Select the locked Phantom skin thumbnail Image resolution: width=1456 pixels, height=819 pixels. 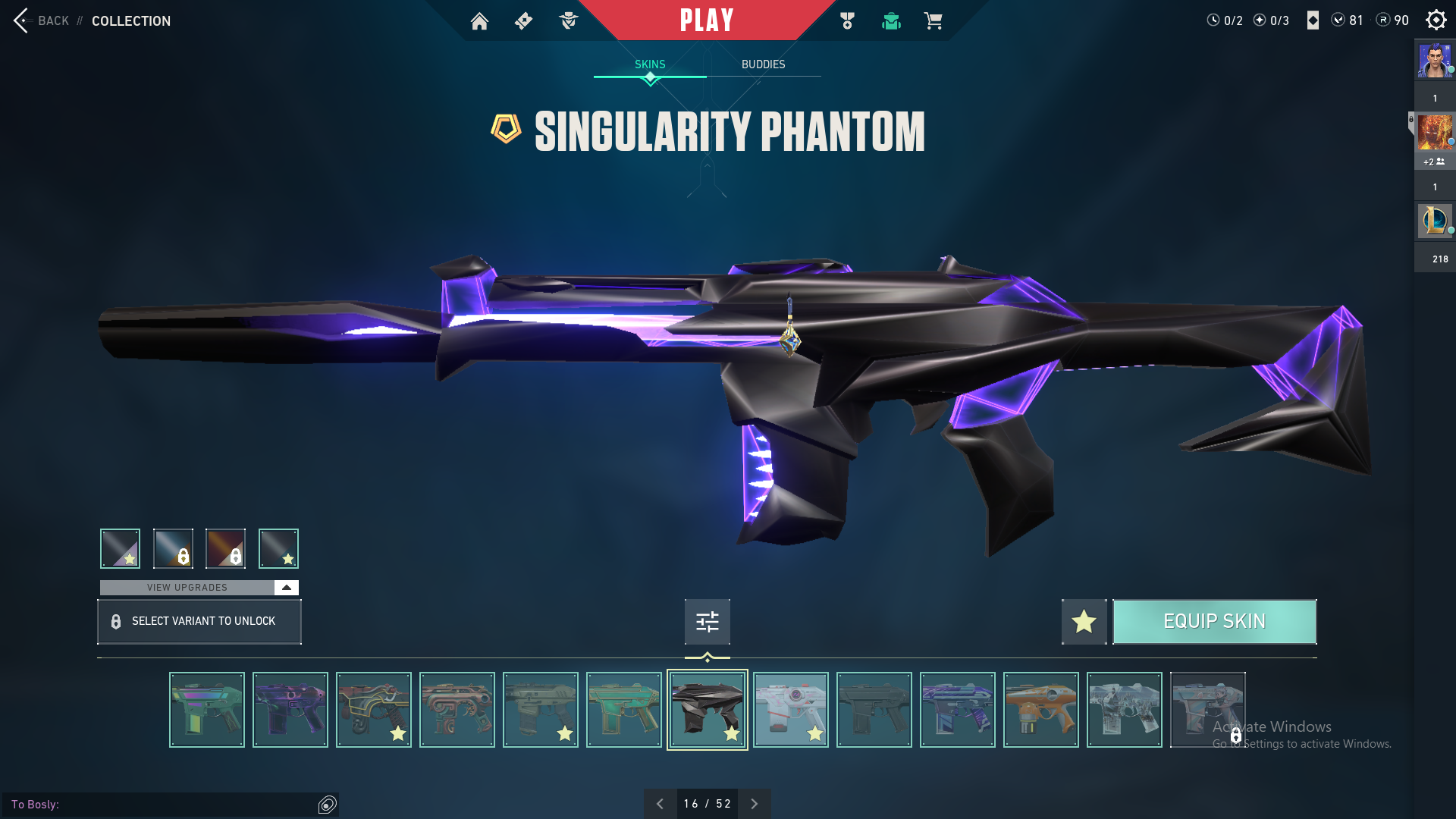[x=1207, y=710]
